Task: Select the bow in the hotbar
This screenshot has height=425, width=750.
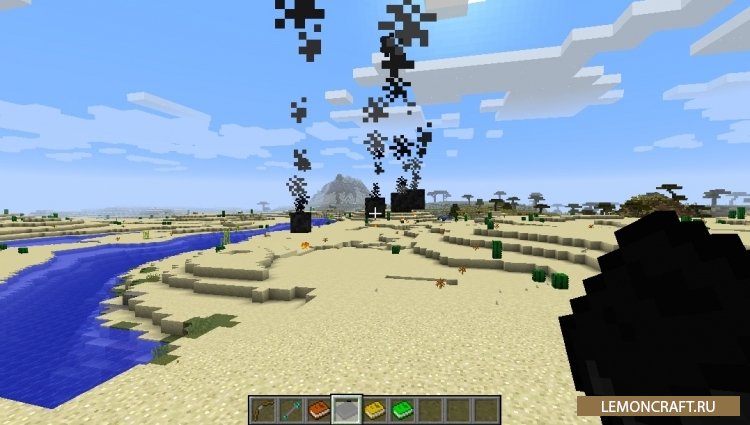Action: (x=263, y=409)
